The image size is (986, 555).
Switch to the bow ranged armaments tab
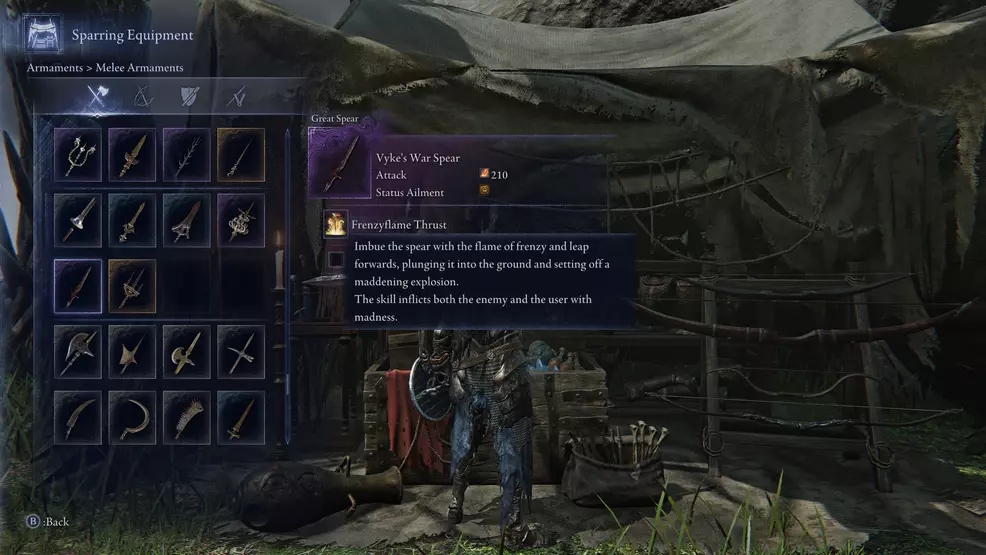(143, 97)
